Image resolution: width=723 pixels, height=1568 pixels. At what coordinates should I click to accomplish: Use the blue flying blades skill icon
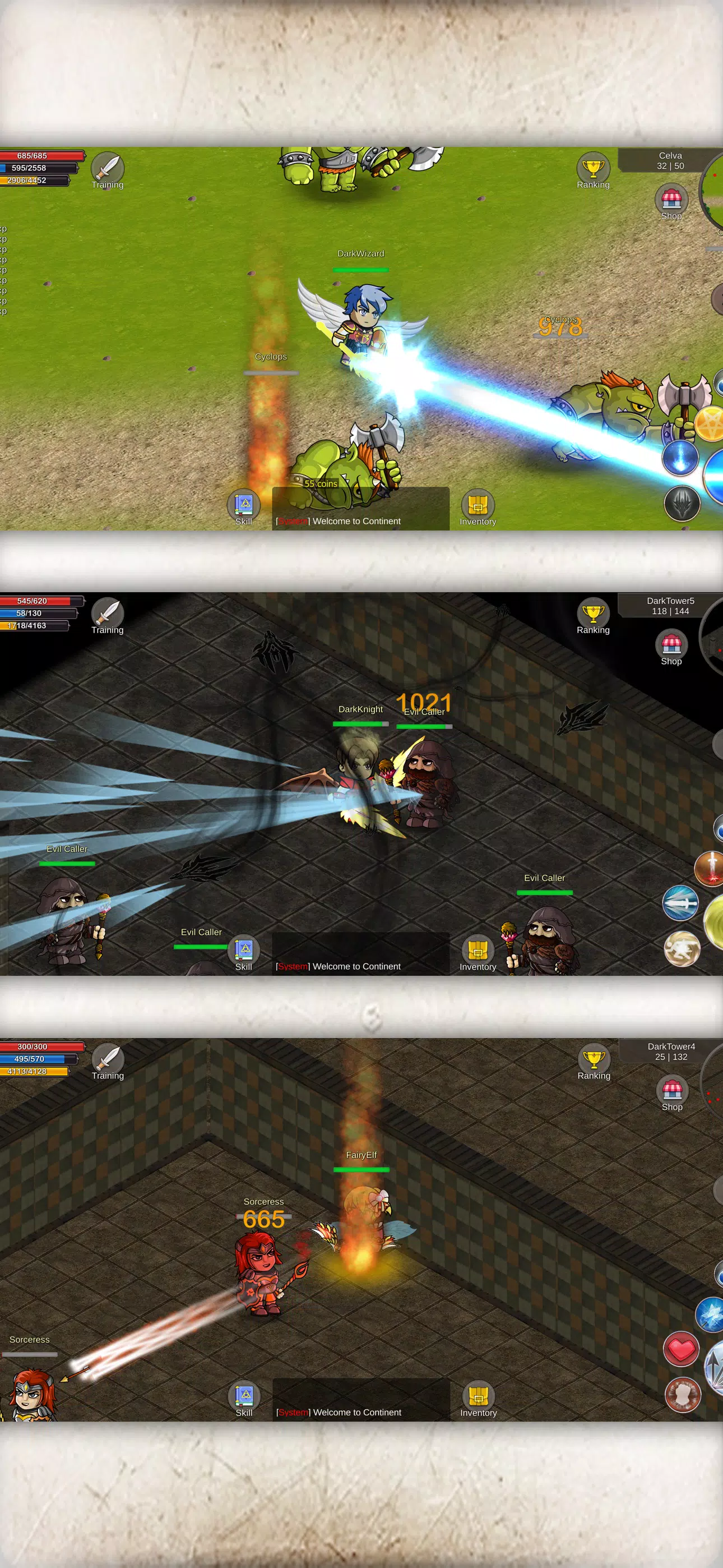(x=680, y=903)
